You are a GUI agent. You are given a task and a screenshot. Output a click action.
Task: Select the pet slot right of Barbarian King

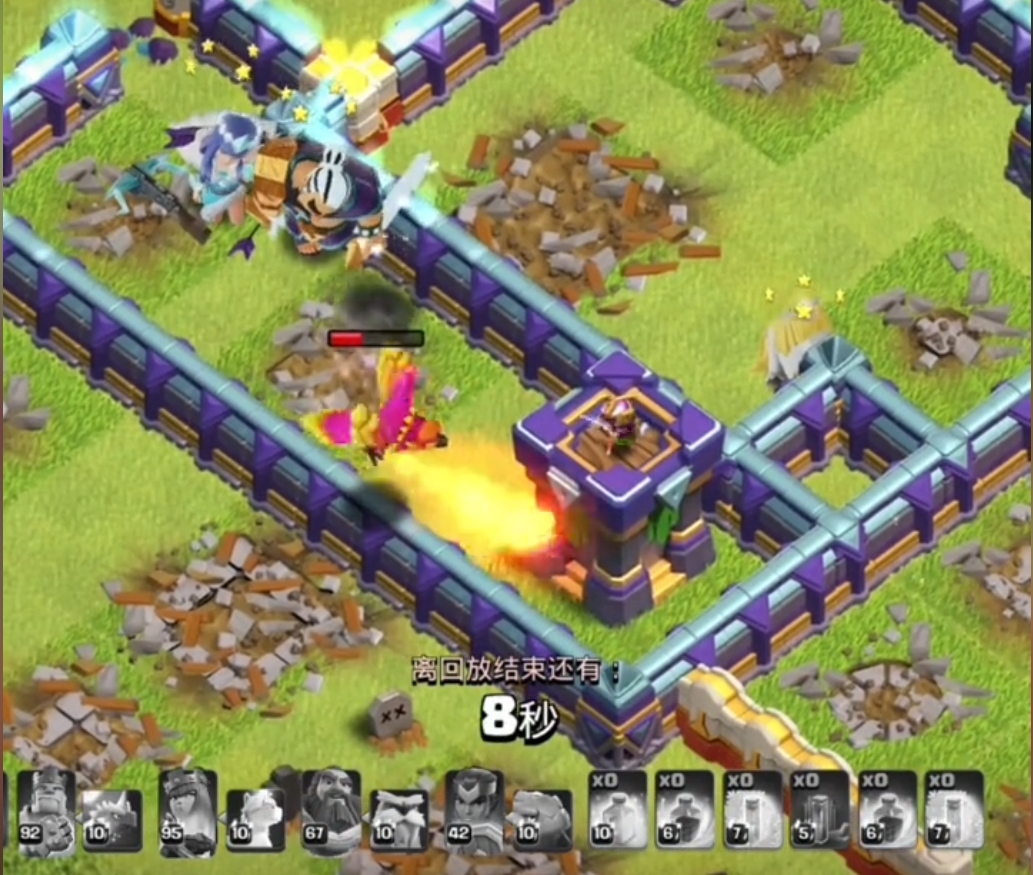[111, 820]
